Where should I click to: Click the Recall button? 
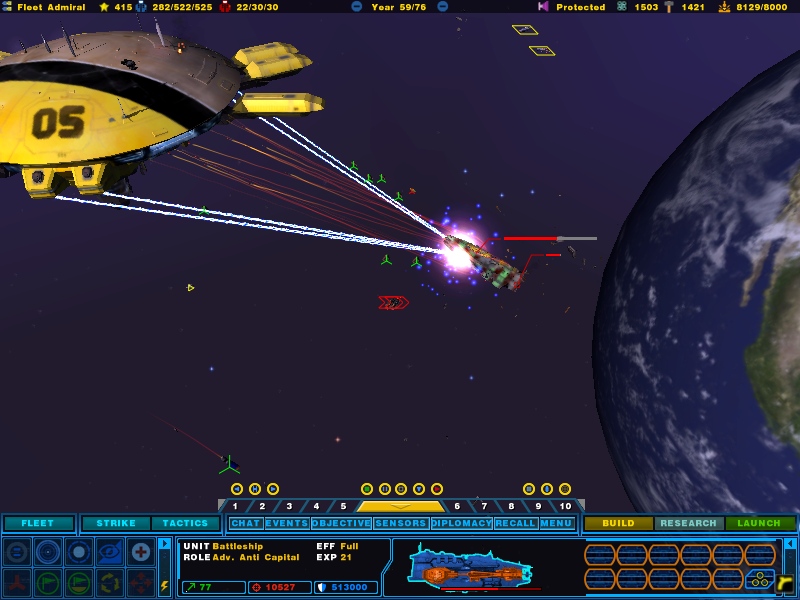coord(515,523)
